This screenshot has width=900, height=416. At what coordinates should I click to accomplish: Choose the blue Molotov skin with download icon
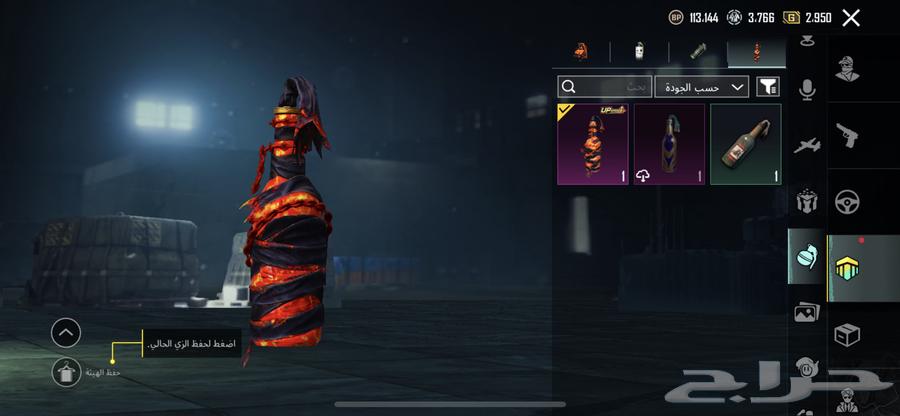[x=669, y=144]
